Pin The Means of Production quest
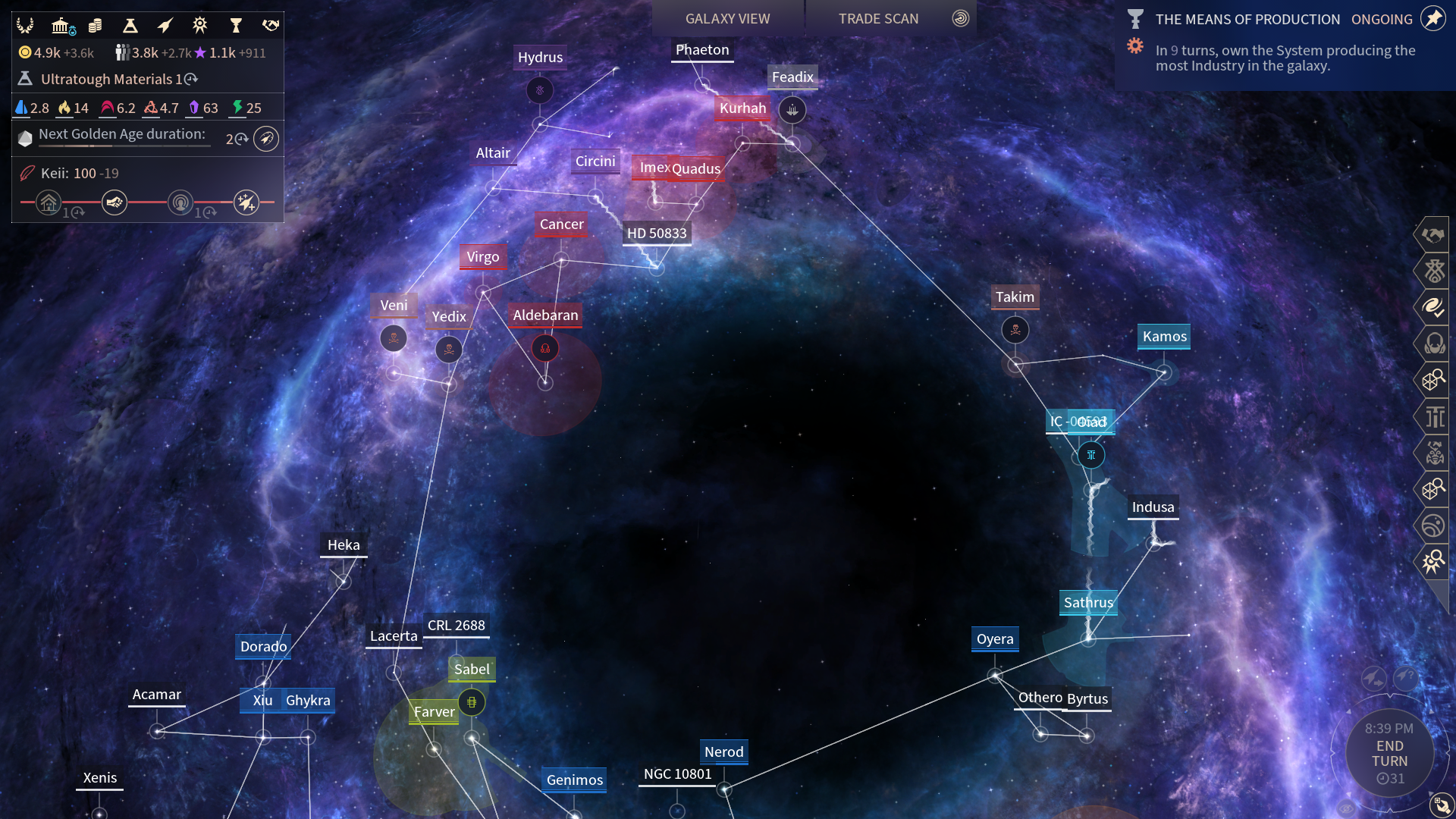The width and height of the screenshot is (1456, 819). [x=1432, y=18]
